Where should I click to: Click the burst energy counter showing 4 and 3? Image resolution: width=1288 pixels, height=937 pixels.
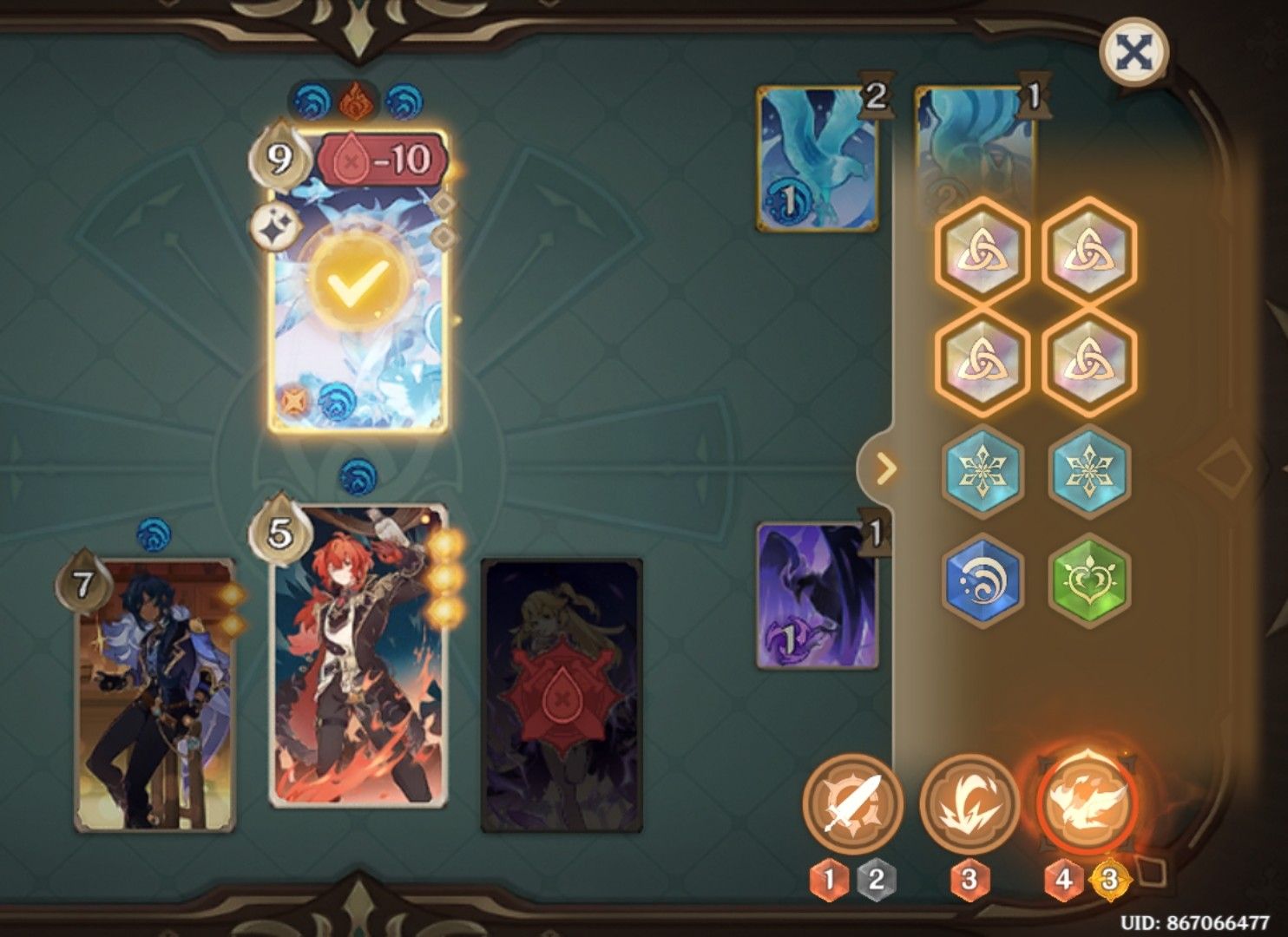(1085, 878)
